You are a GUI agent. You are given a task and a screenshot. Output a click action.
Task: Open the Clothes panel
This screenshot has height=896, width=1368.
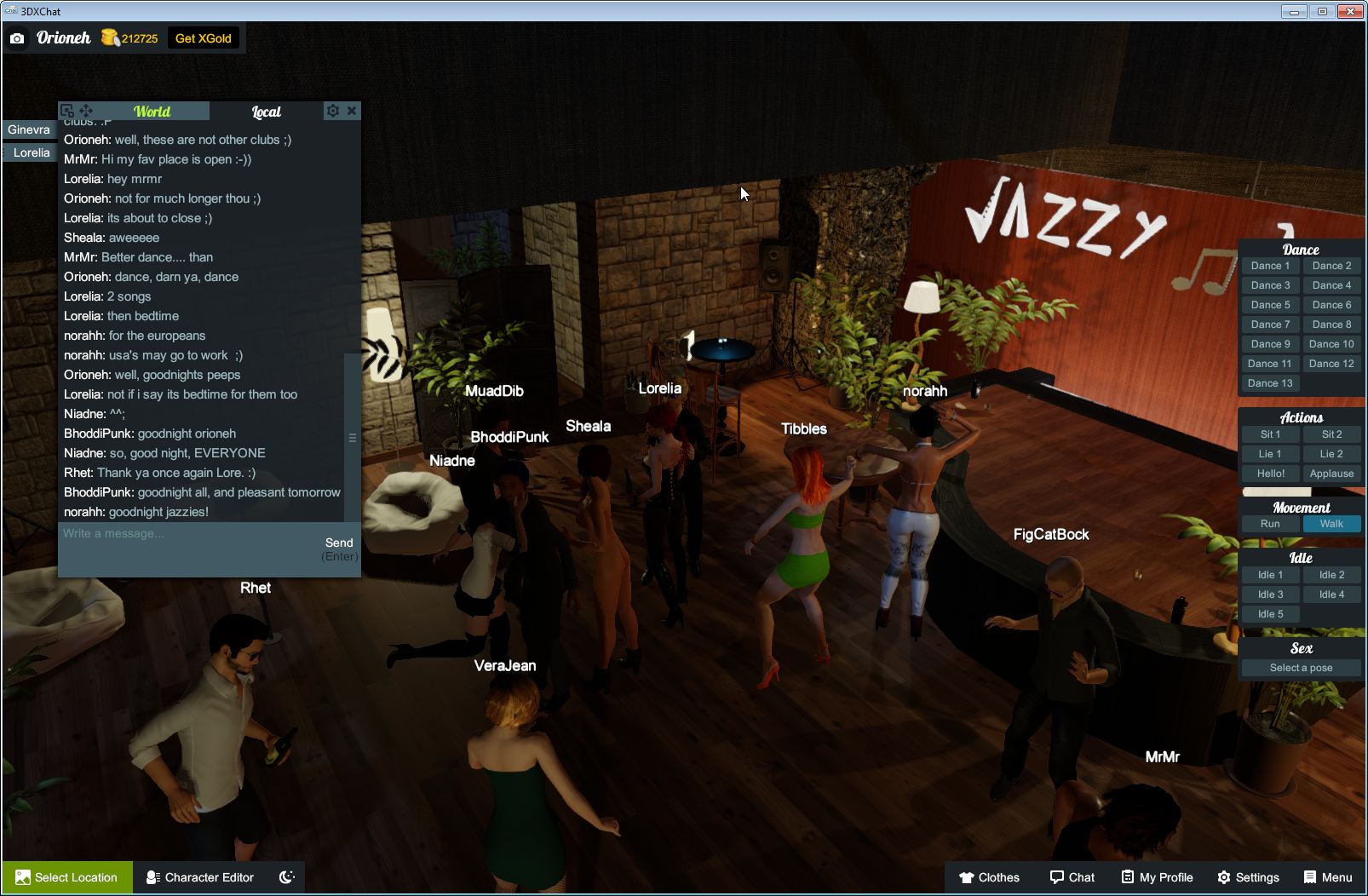(991, 877)
